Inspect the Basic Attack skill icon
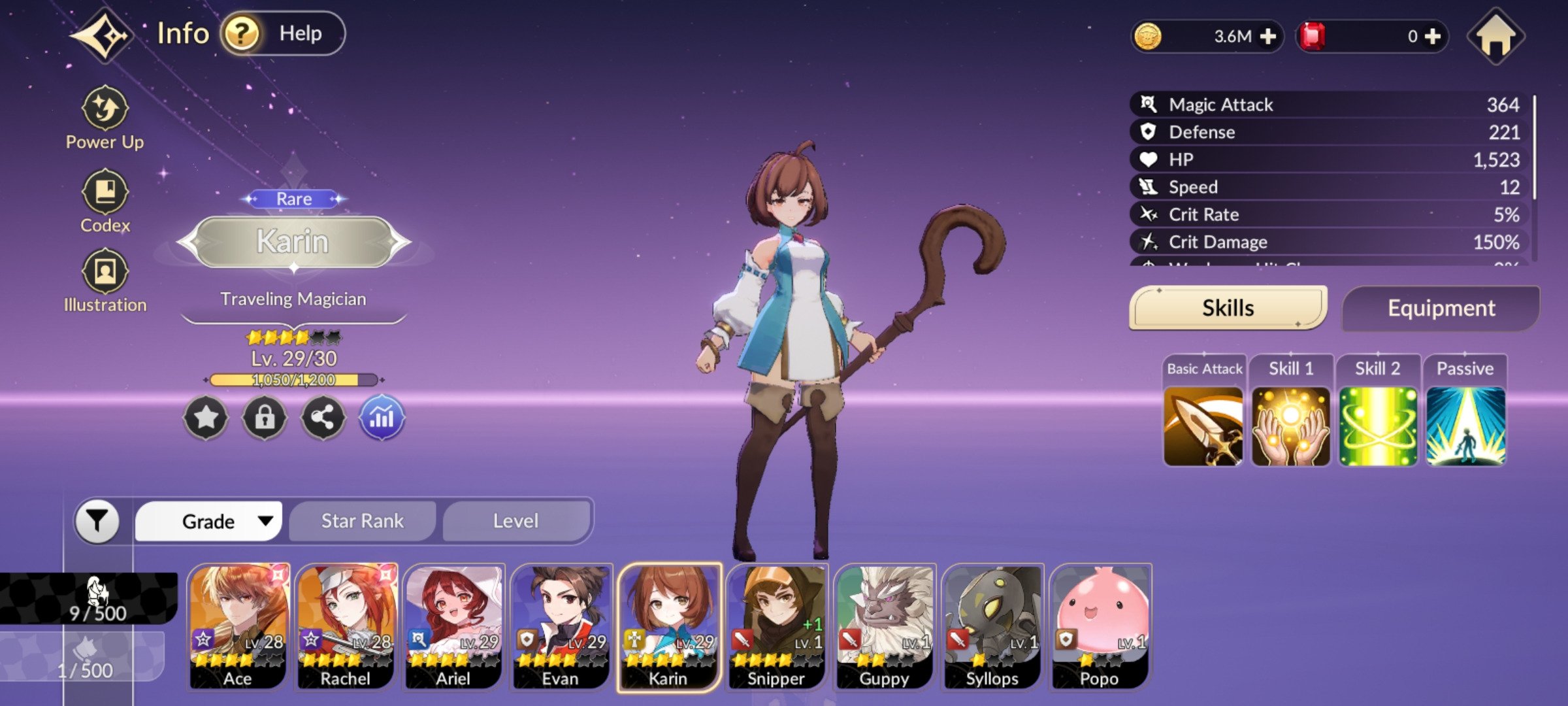 click(1203, 426)
